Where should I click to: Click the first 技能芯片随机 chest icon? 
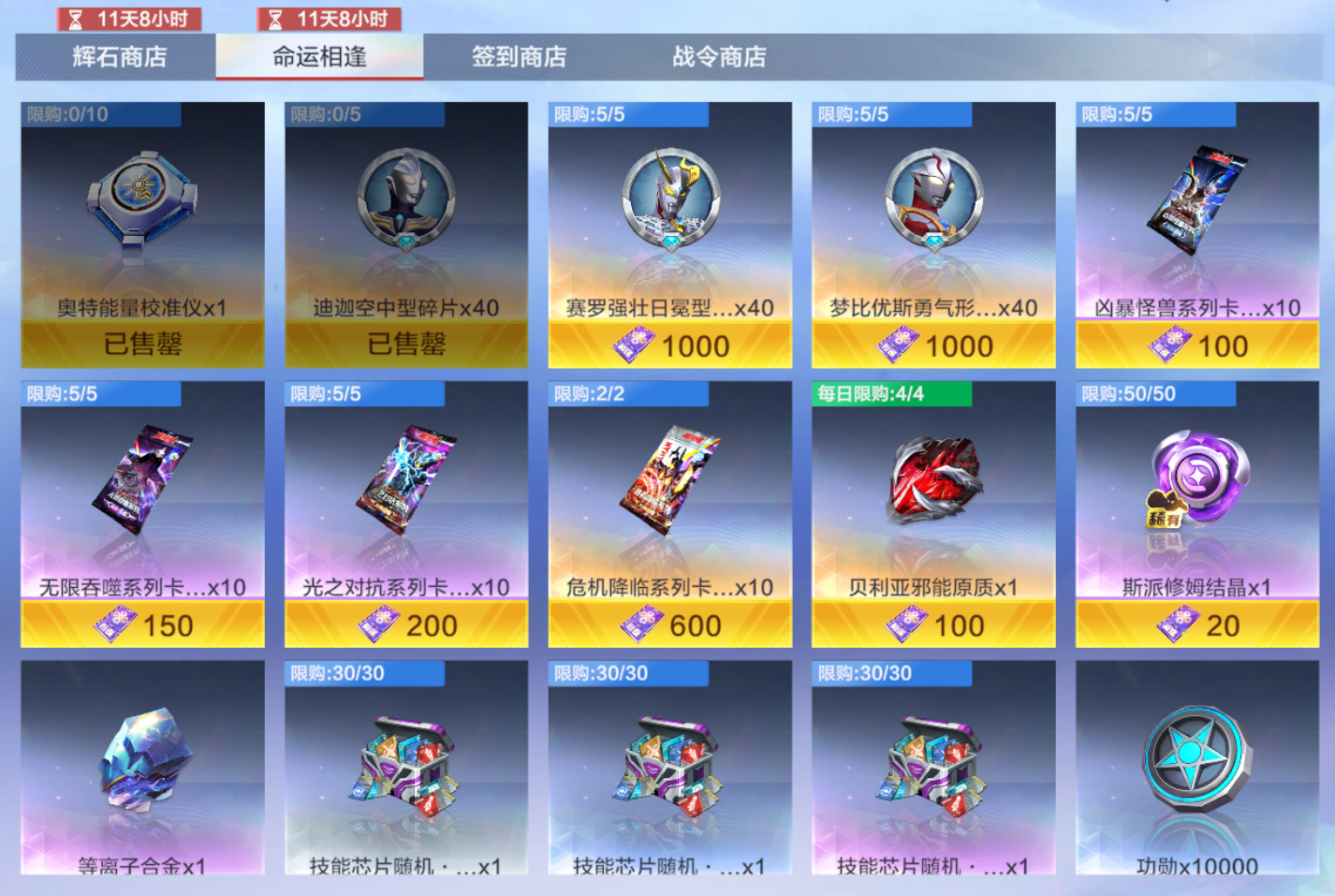pyautogui.click(x=407, y=763)
